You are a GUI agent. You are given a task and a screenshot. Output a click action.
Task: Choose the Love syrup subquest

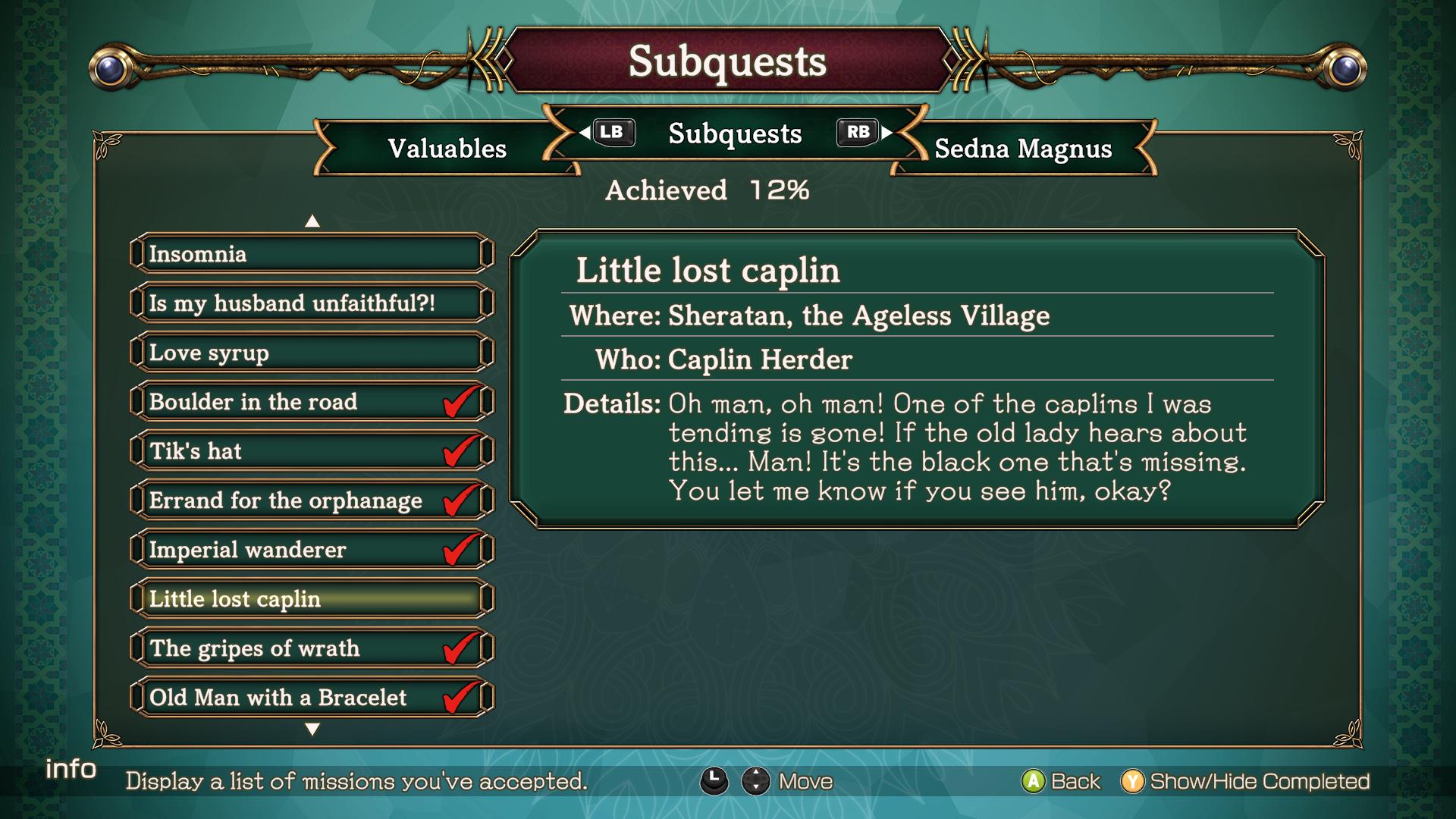311,353
